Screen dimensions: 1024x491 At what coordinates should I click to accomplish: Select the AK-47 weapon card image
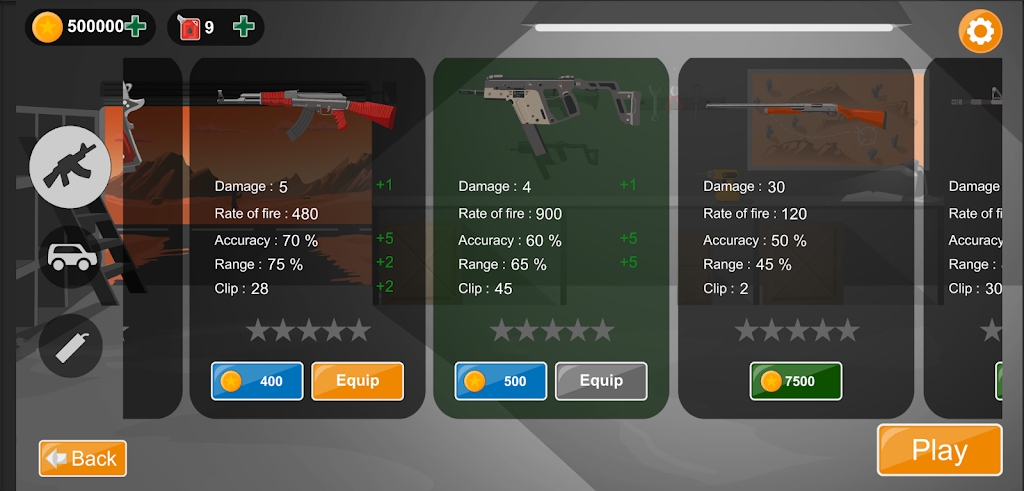(307, 107)
